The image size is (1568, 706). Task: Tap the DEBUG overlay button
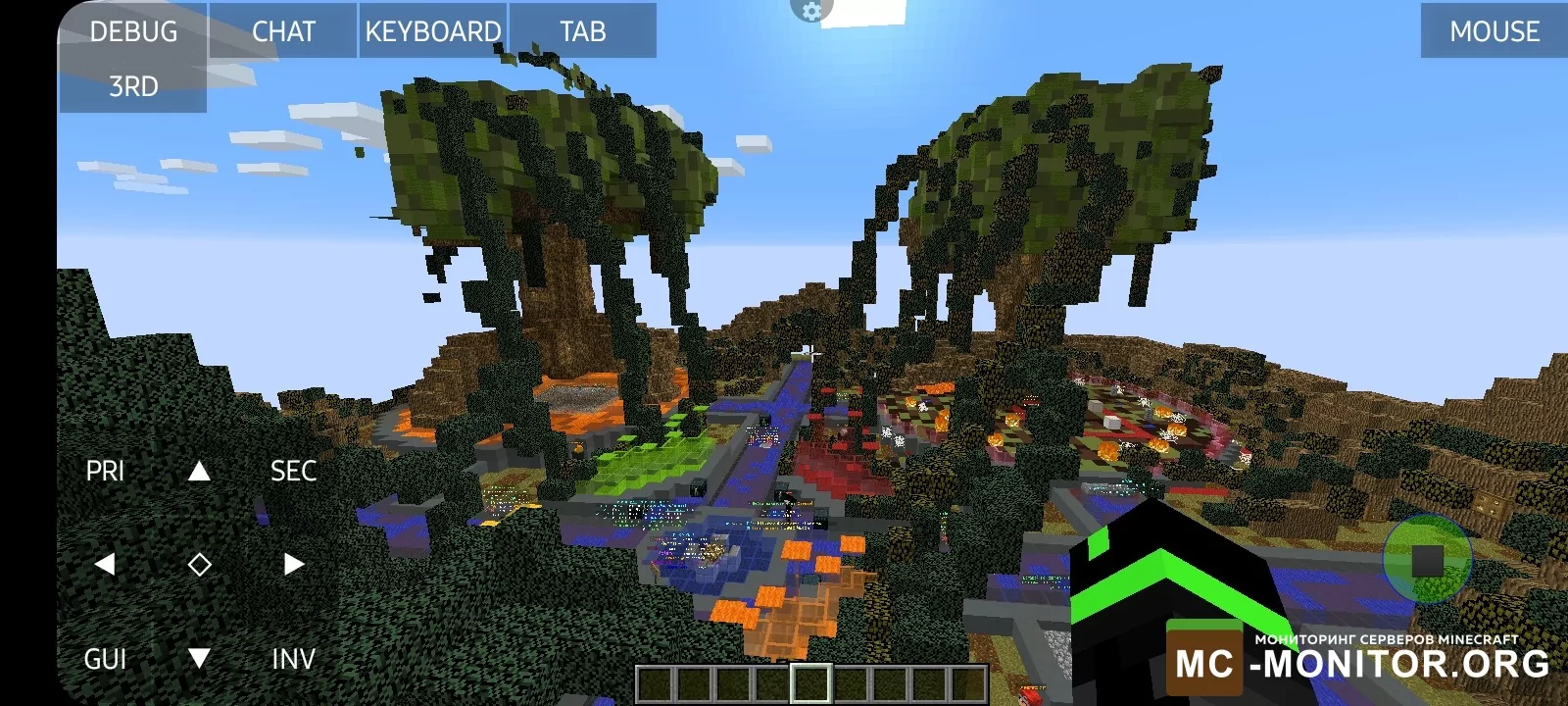point(133,31)
